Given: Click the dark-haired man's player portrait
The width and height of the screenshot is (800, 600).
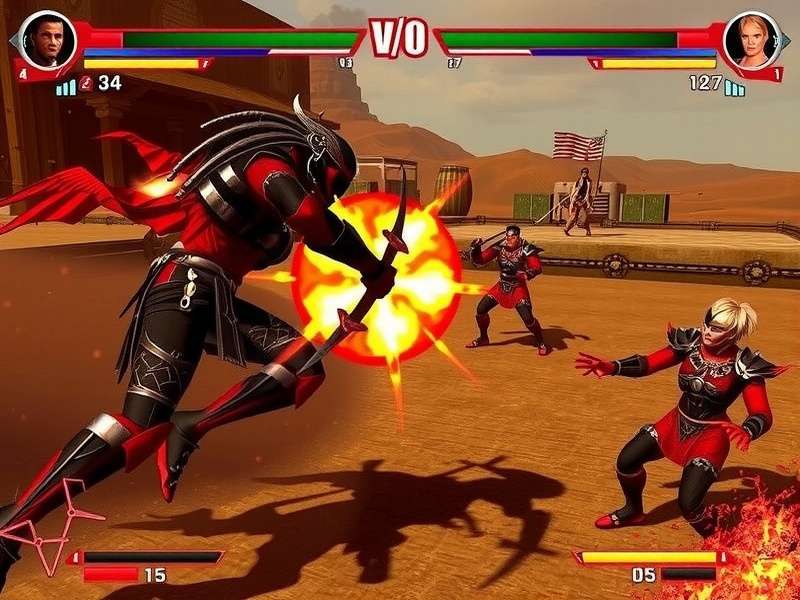Looking at the screenshot, I should coord(48,40).
